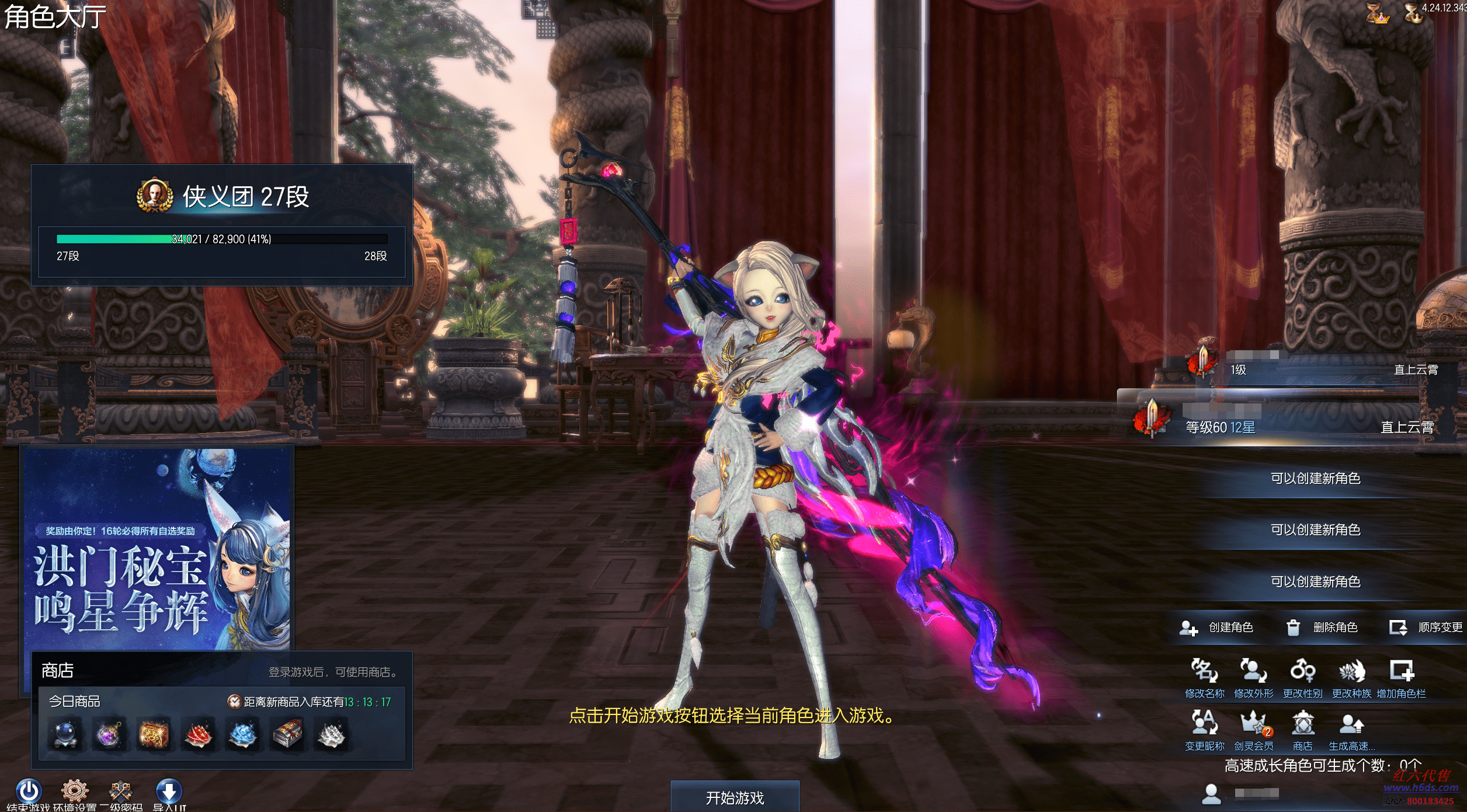Click 增加角色栏 add character slot icon

pos(1401,677)
